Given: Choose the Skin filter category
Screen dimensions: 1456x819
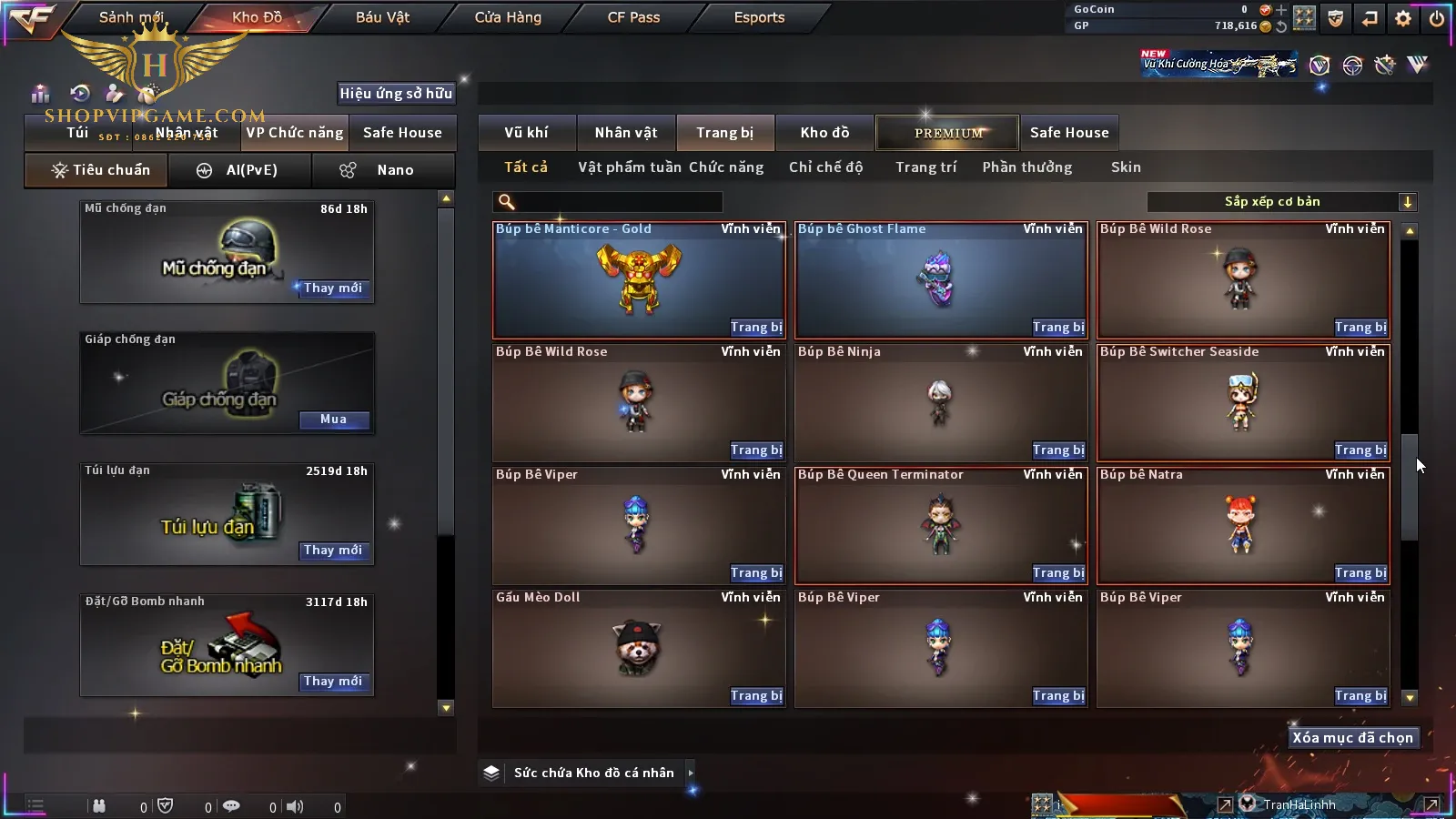Looking at the screenshot, I should [x=1126, y=167].
